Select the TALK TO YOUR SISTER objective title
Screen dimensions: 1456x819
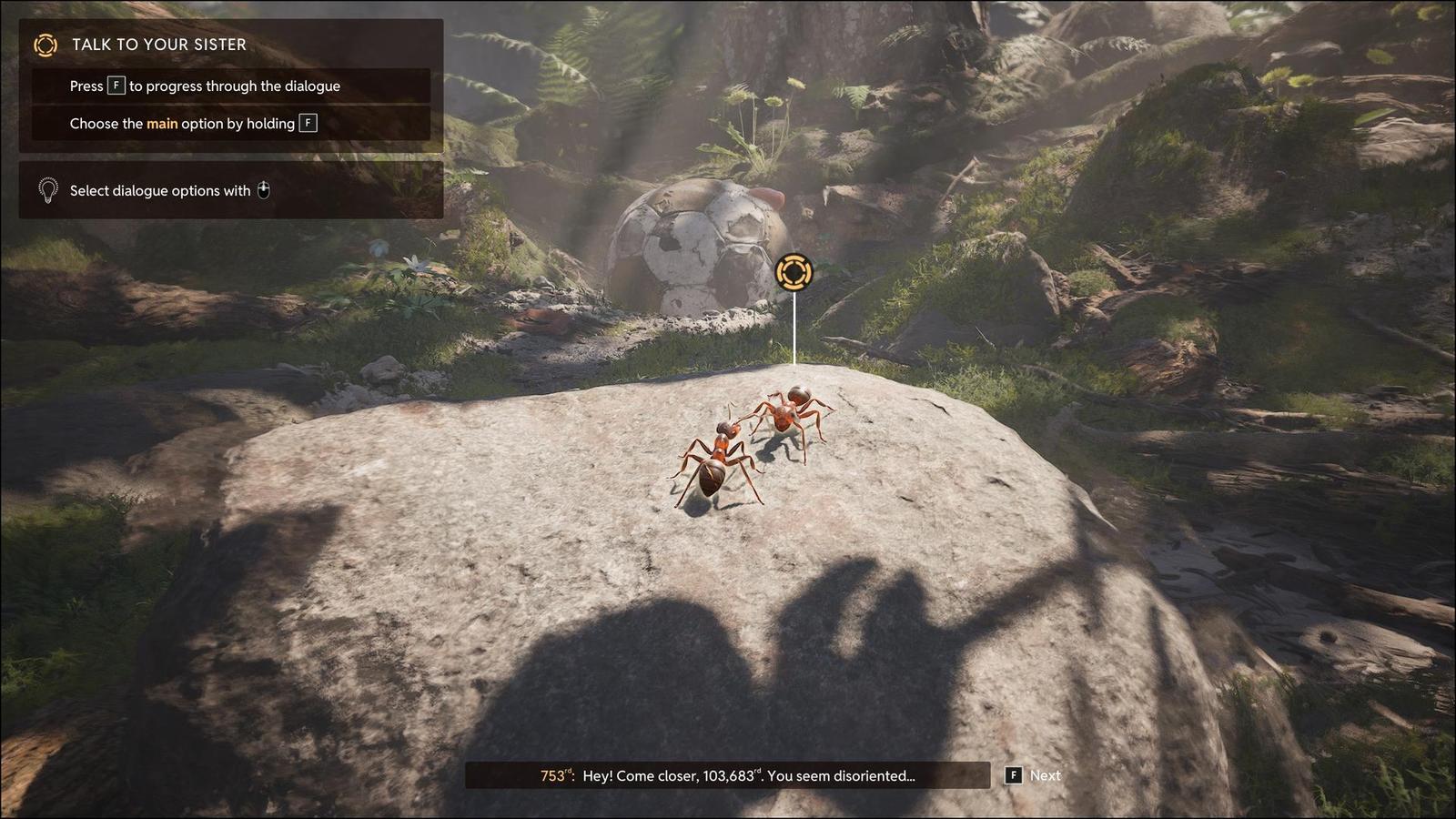point(157,44)
